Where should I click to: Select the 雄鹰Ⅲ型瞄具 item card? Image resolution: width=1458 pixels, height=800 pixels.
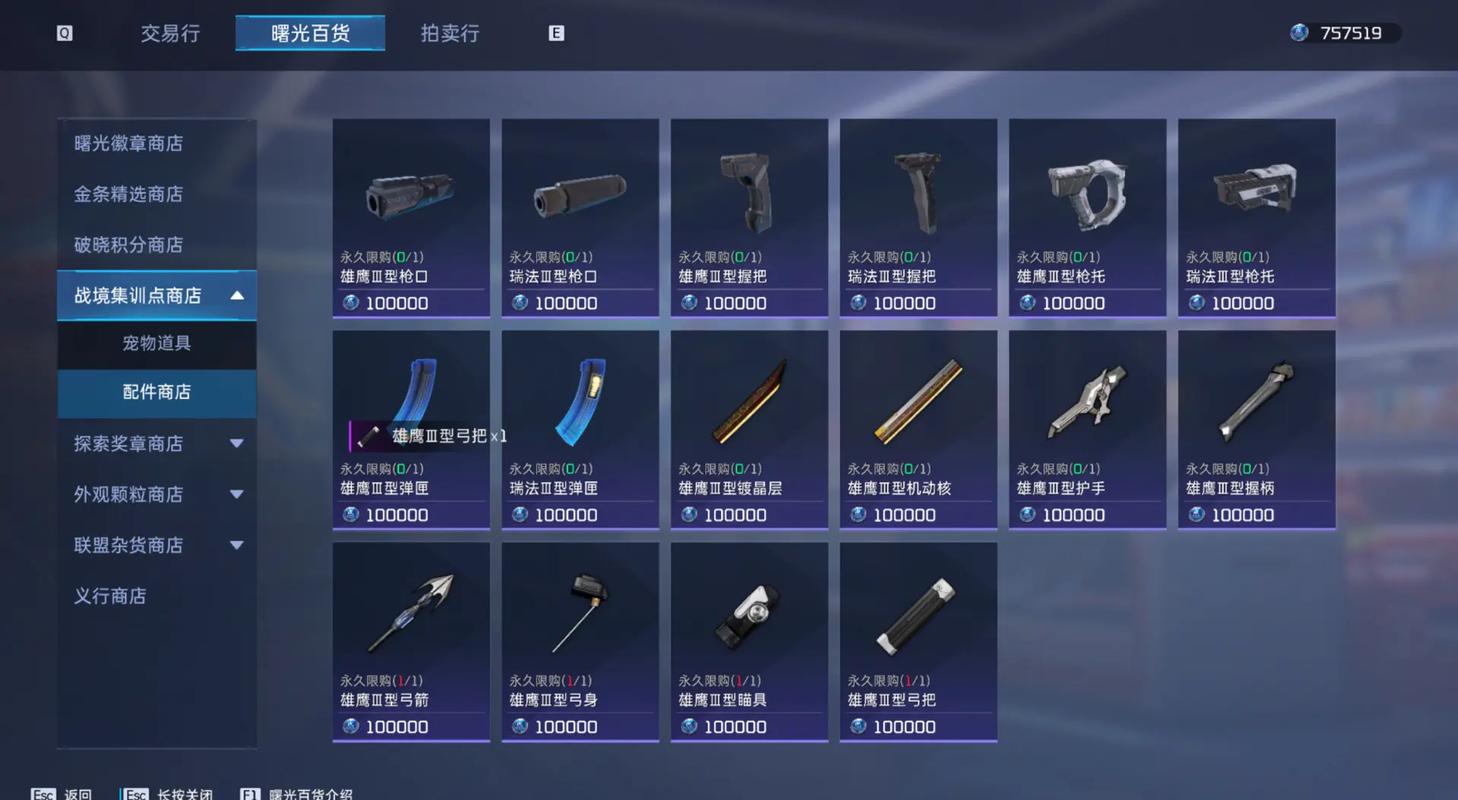point(749,641)
